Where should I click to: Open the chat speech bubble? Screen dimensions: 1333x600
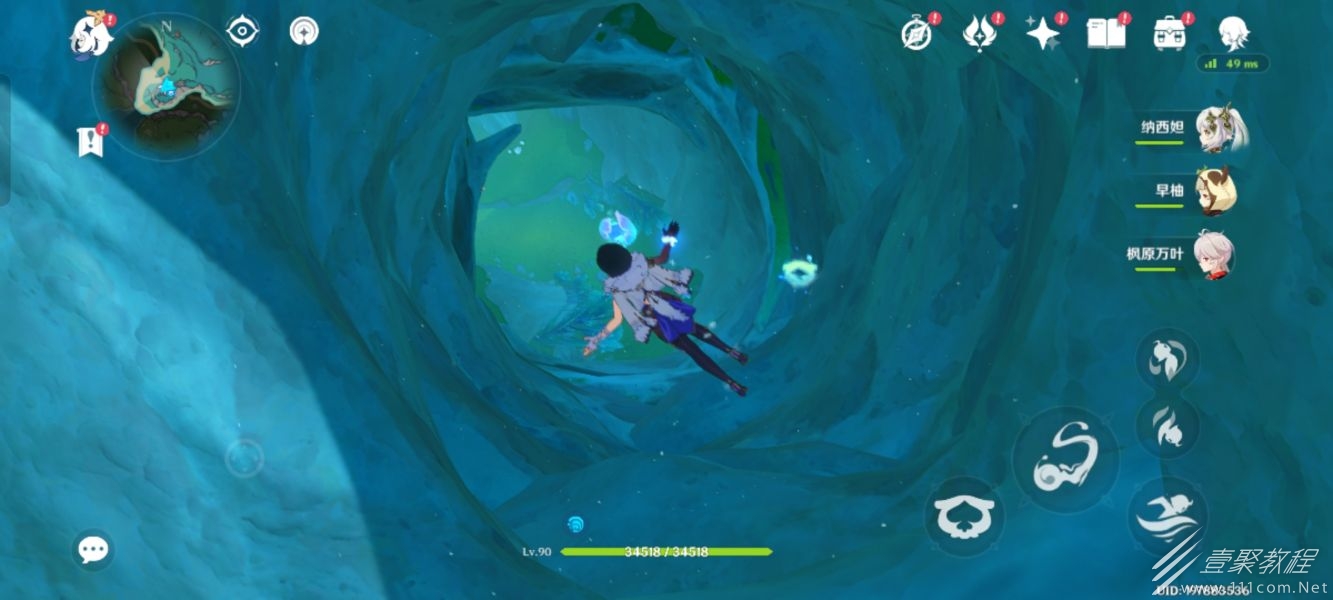click(93, 549)
